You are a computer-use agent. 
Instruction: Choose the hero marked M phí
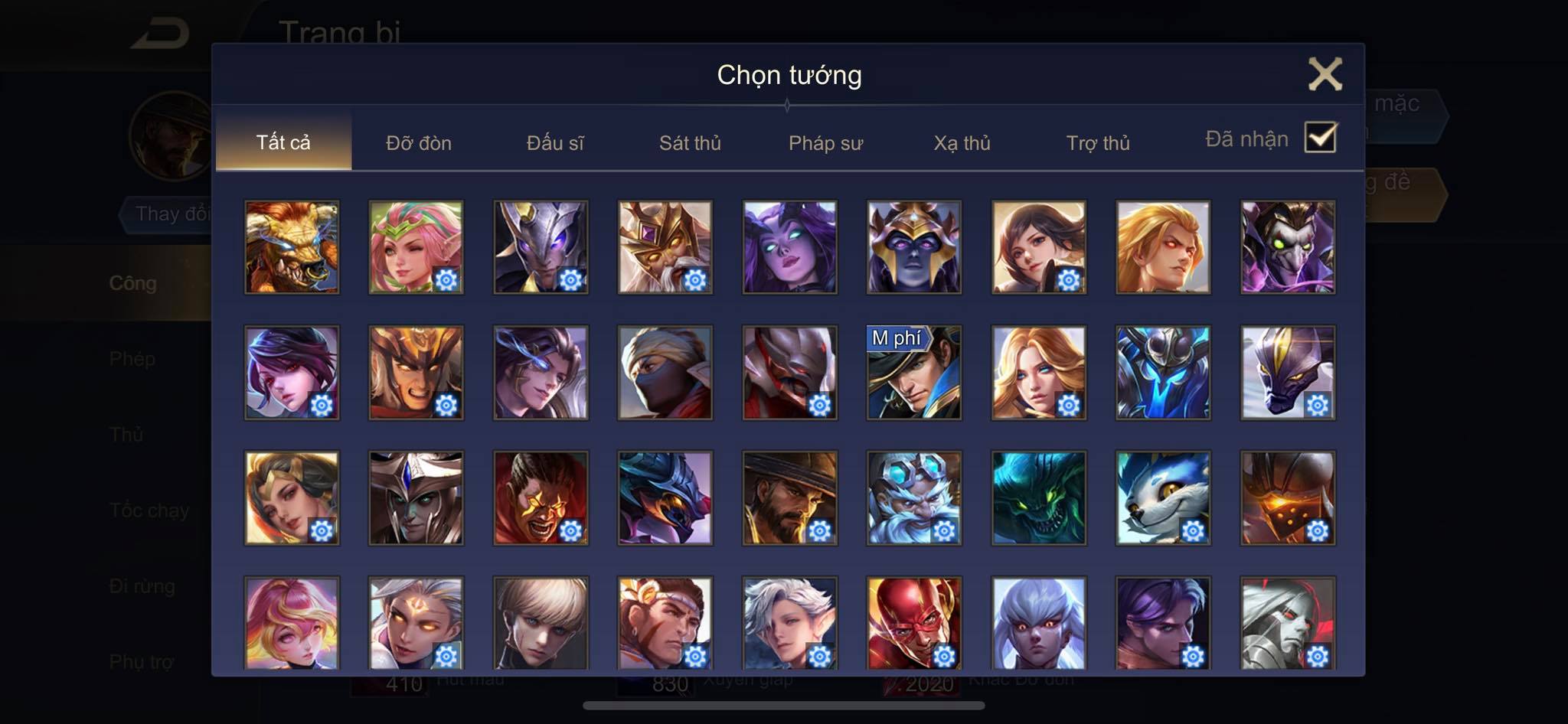point(914,373)
